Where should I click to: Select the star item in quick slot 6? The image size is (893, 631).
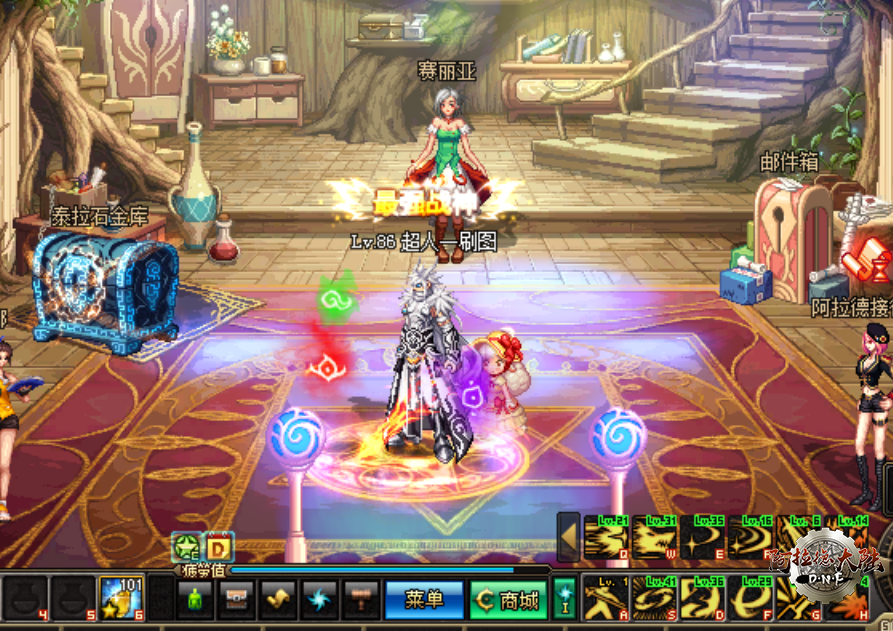[x=120, y=597]
